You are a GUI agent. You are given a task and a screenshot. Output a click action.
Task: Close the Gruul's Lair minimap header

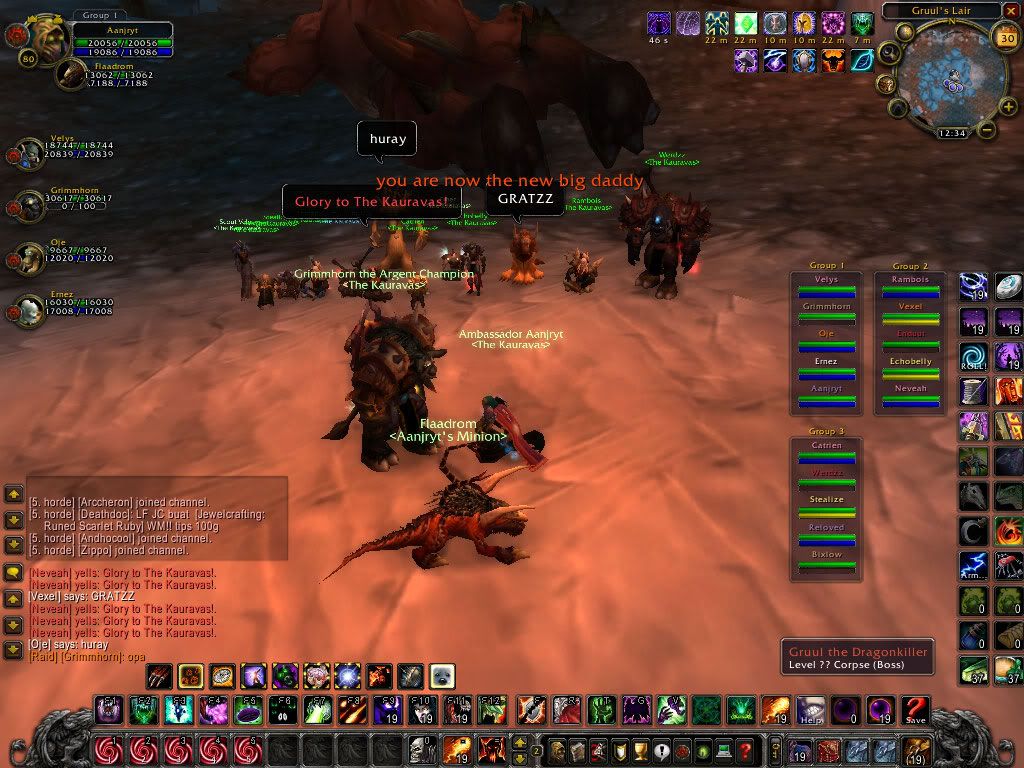1009,11
